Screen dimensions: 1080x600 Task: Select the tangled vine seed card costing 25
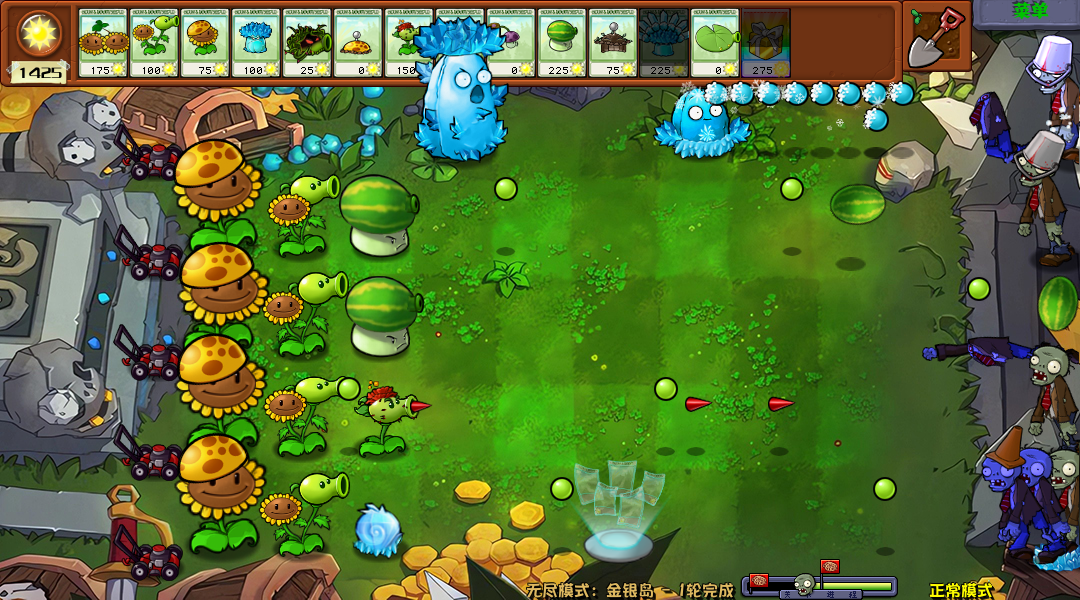(x=307, y=42)
